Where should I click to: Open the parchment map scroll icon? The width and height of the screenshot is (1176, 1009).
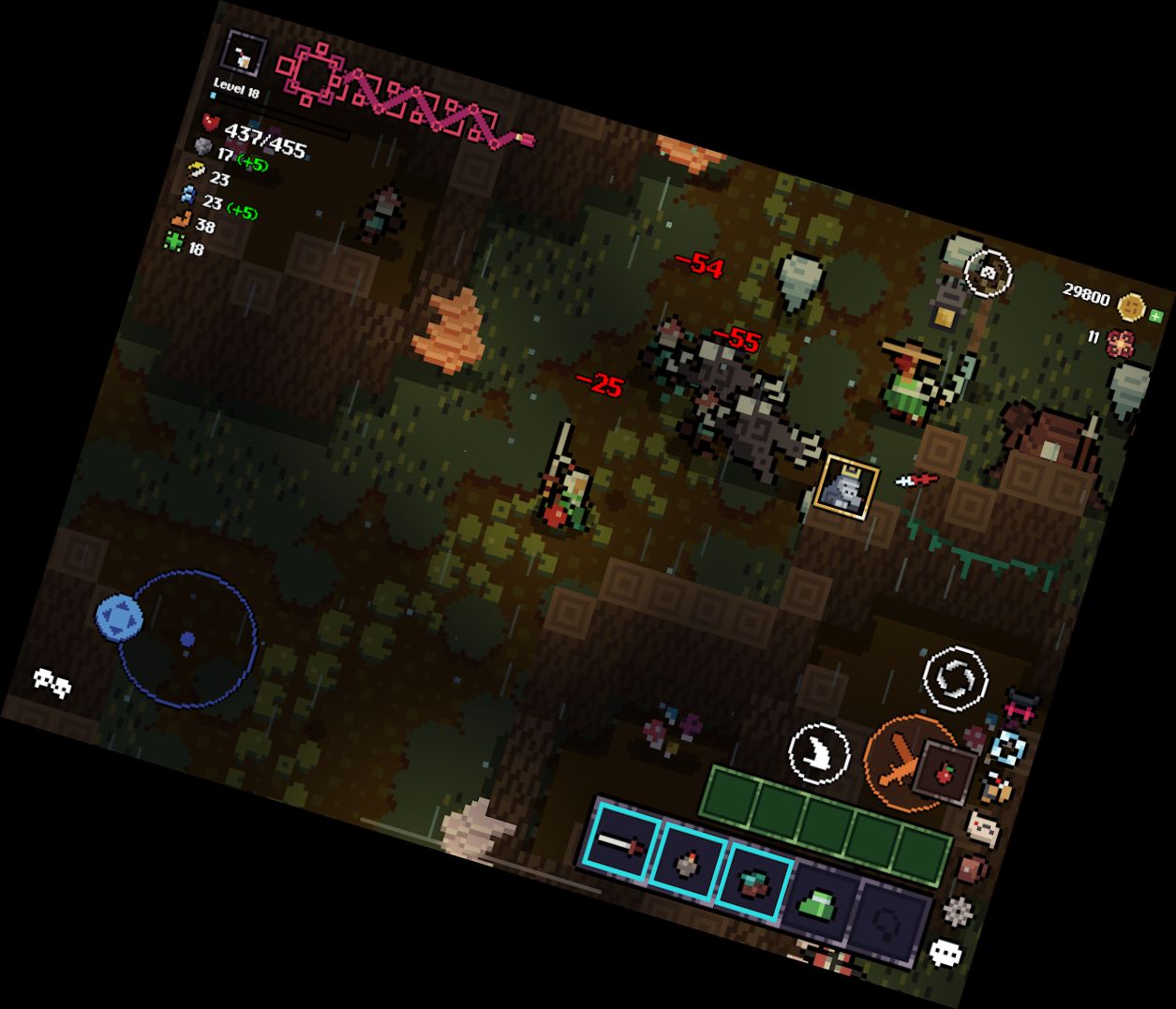pyautogui.click(x=983, y=829)
